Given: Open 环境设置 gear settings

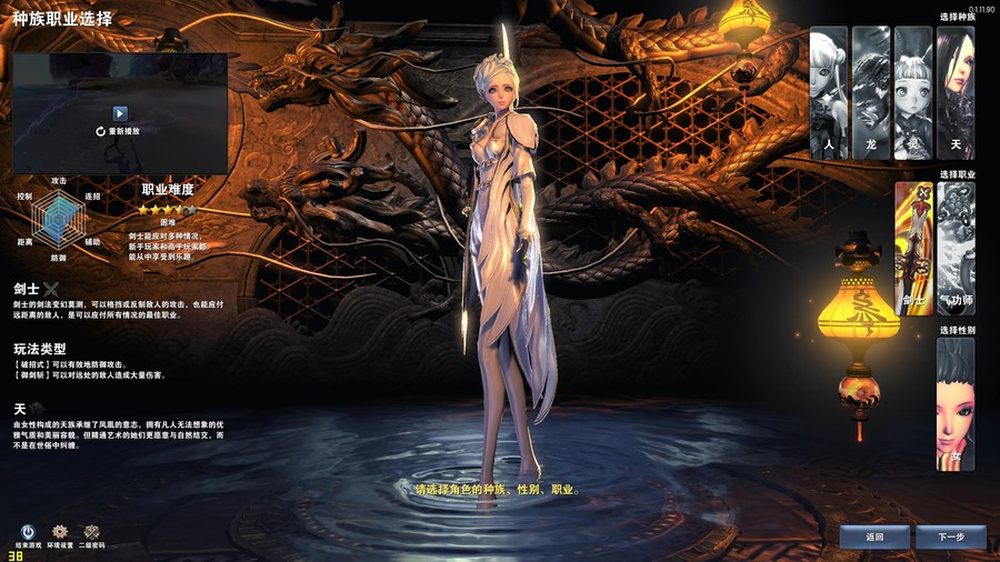Looking at the screenshot, I should (60, 534).
